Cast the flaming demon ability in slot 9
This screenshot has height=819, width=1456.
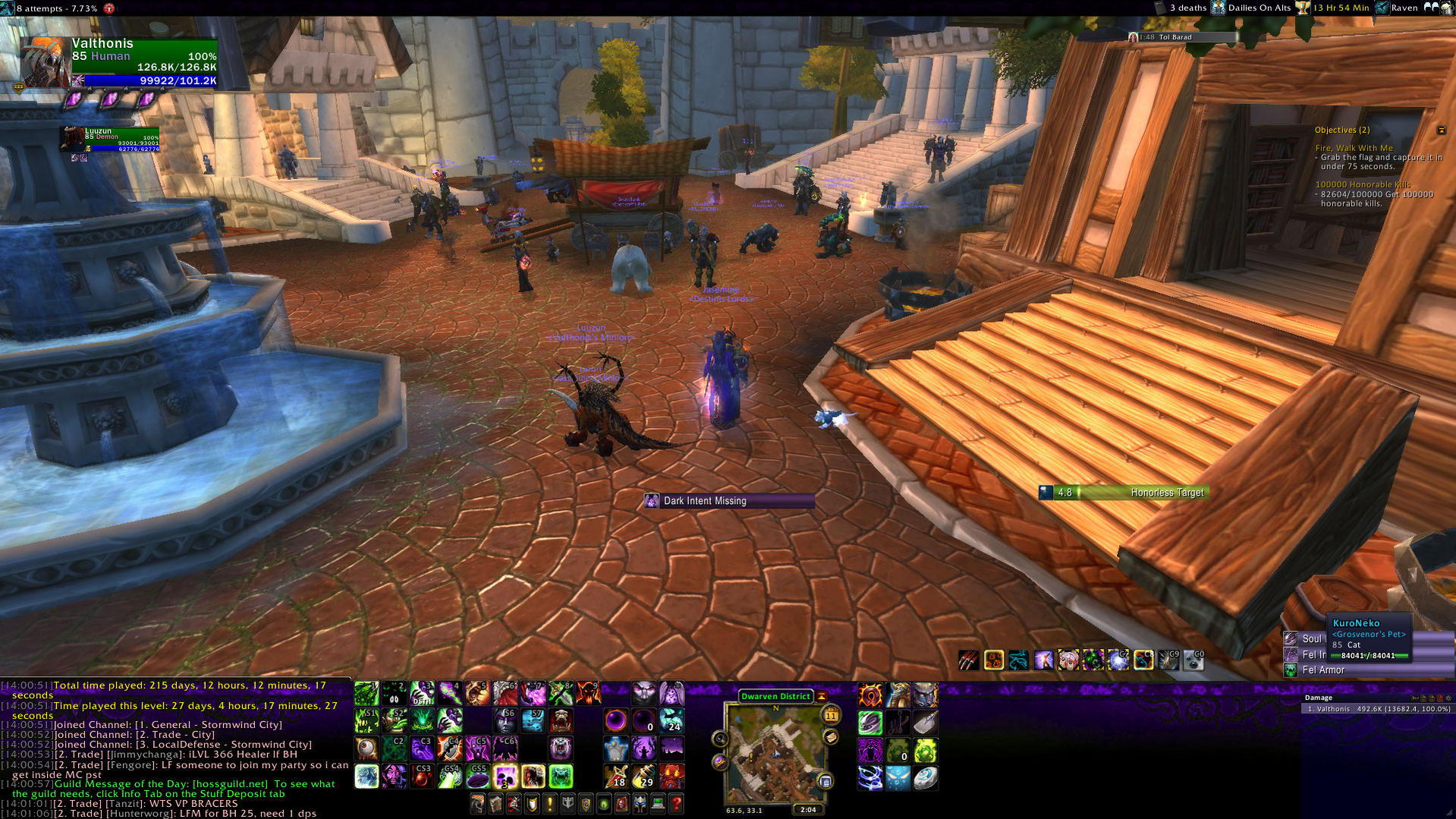(x=588, y=693)
